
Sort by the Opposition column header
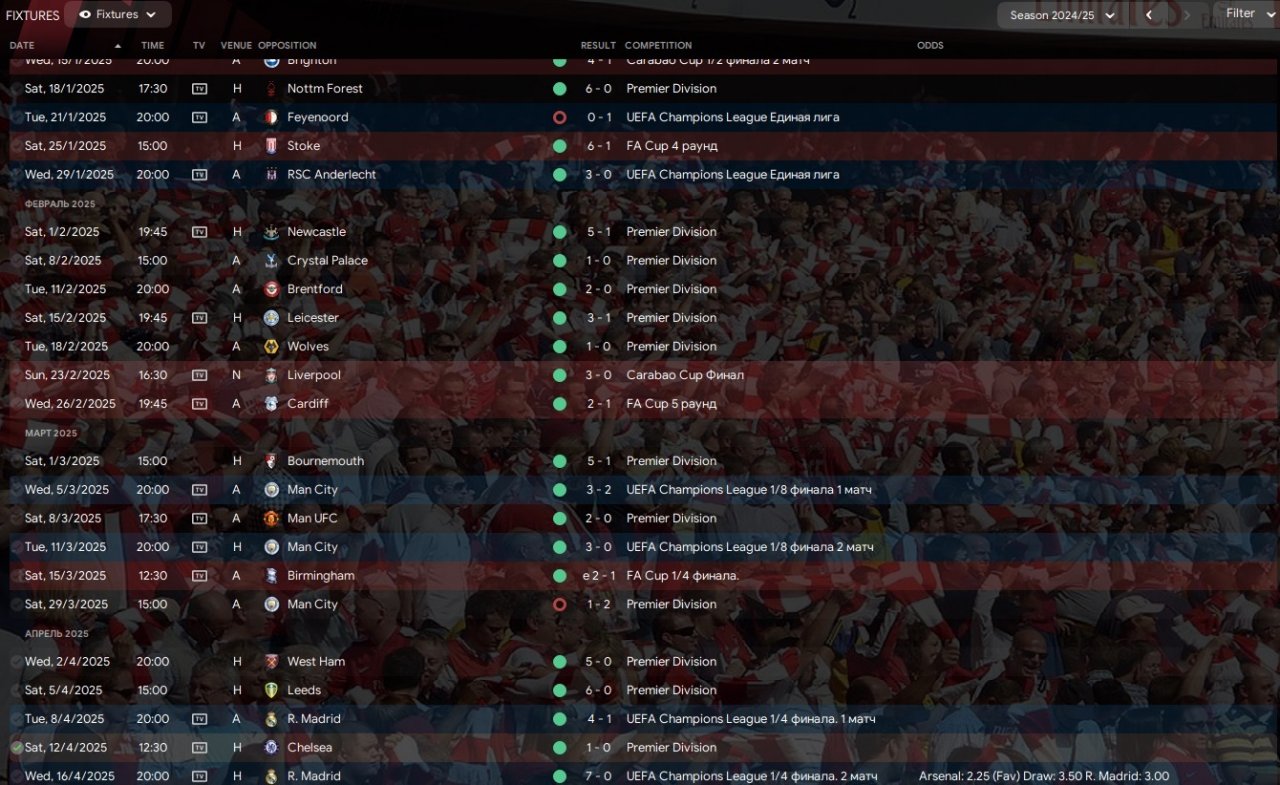287,45
